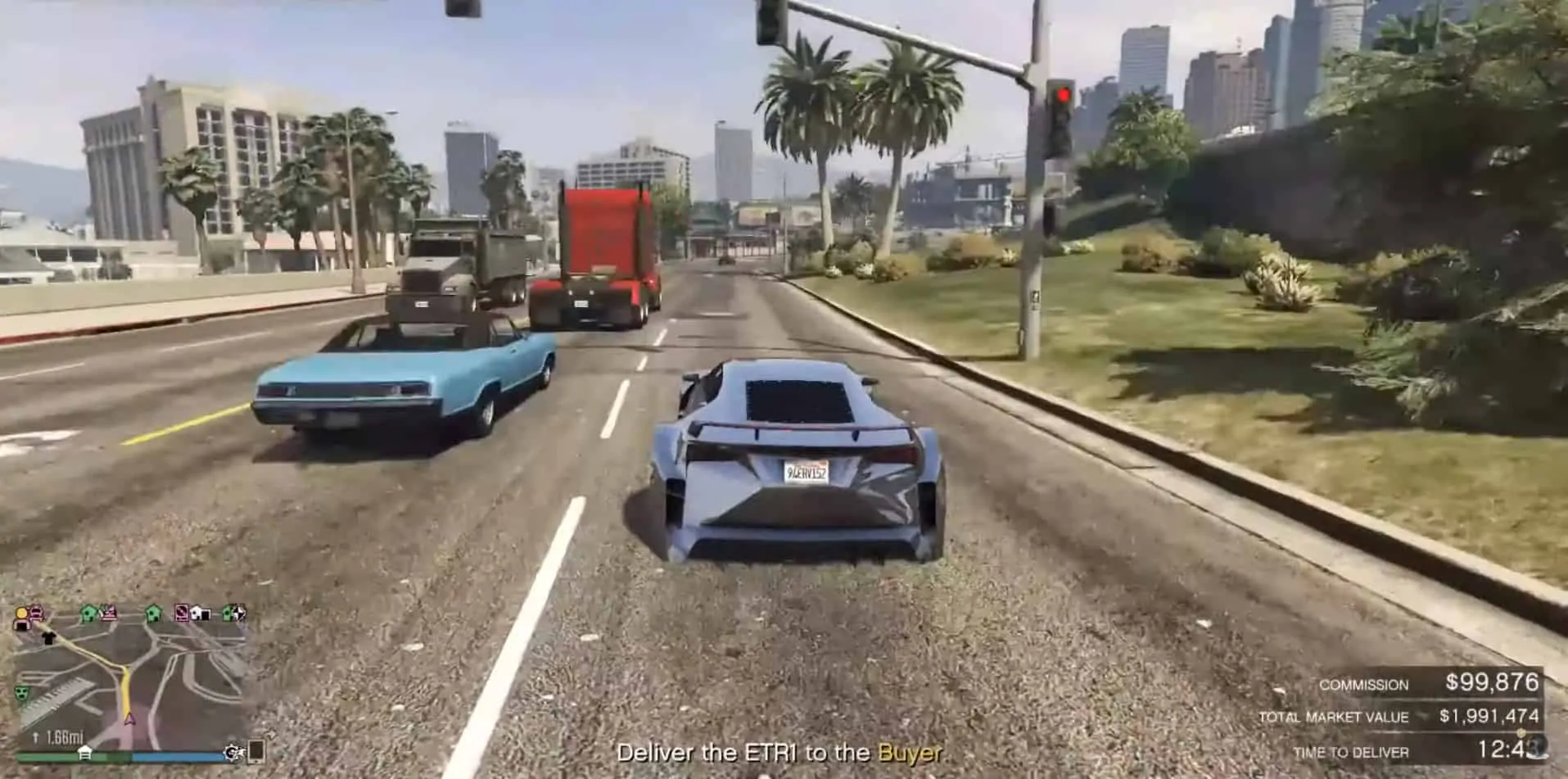1568x779 pixels.
Task: Click the yellow contact blip on the minimap
Action: coord(20,613)
